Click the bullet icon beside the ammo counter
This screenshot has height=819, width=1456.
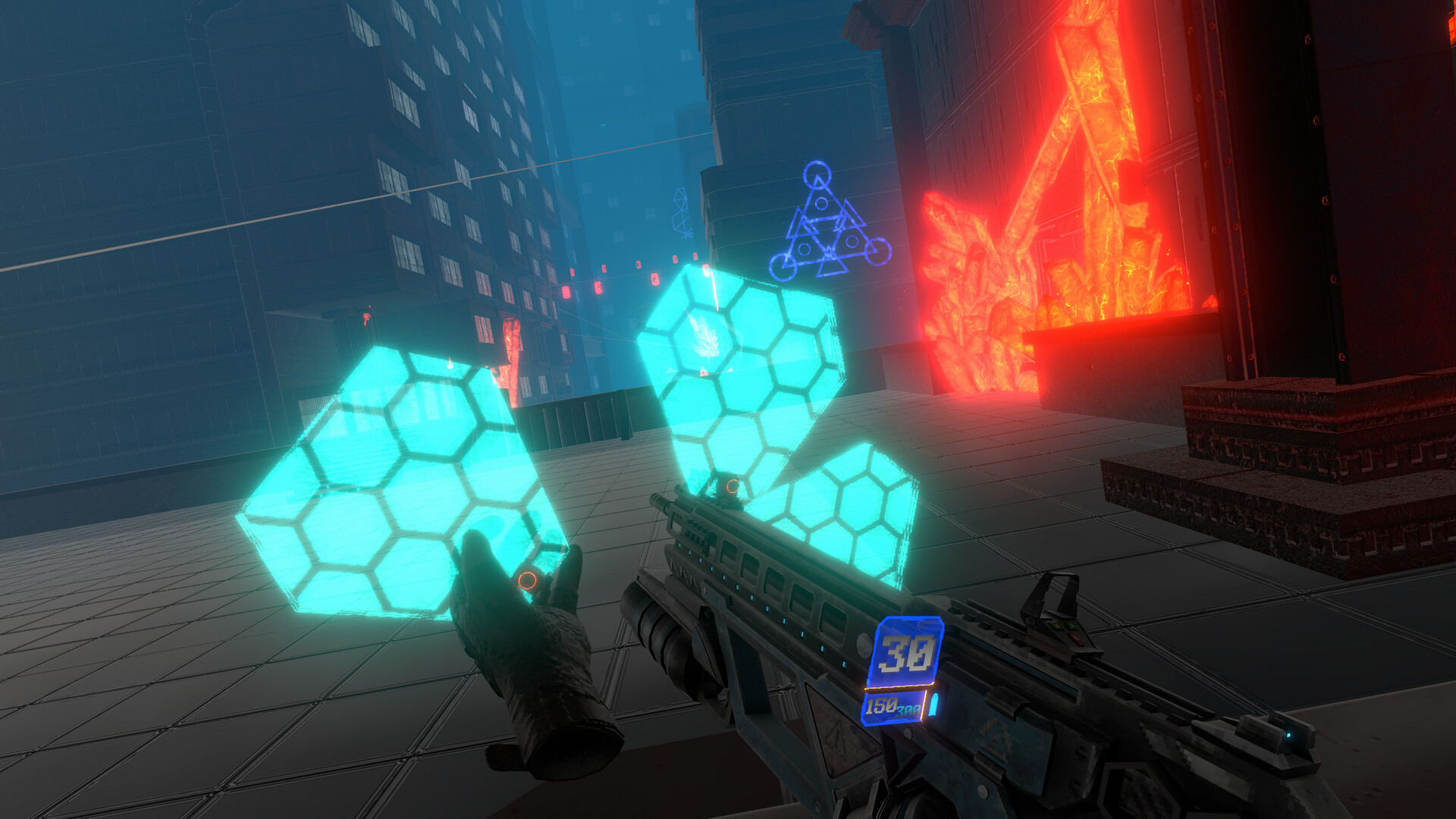[x=935, y=704]
